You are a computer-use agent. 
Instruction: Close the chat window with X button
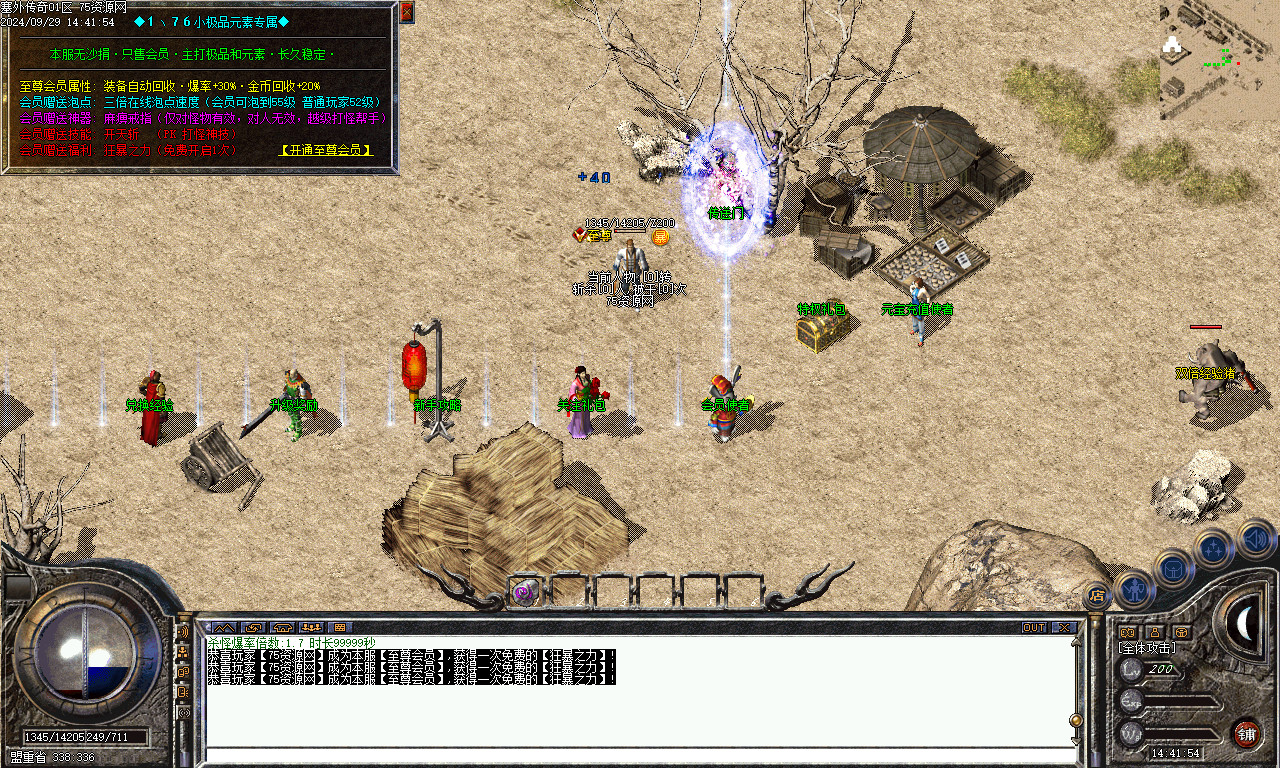pos(1064,628)
